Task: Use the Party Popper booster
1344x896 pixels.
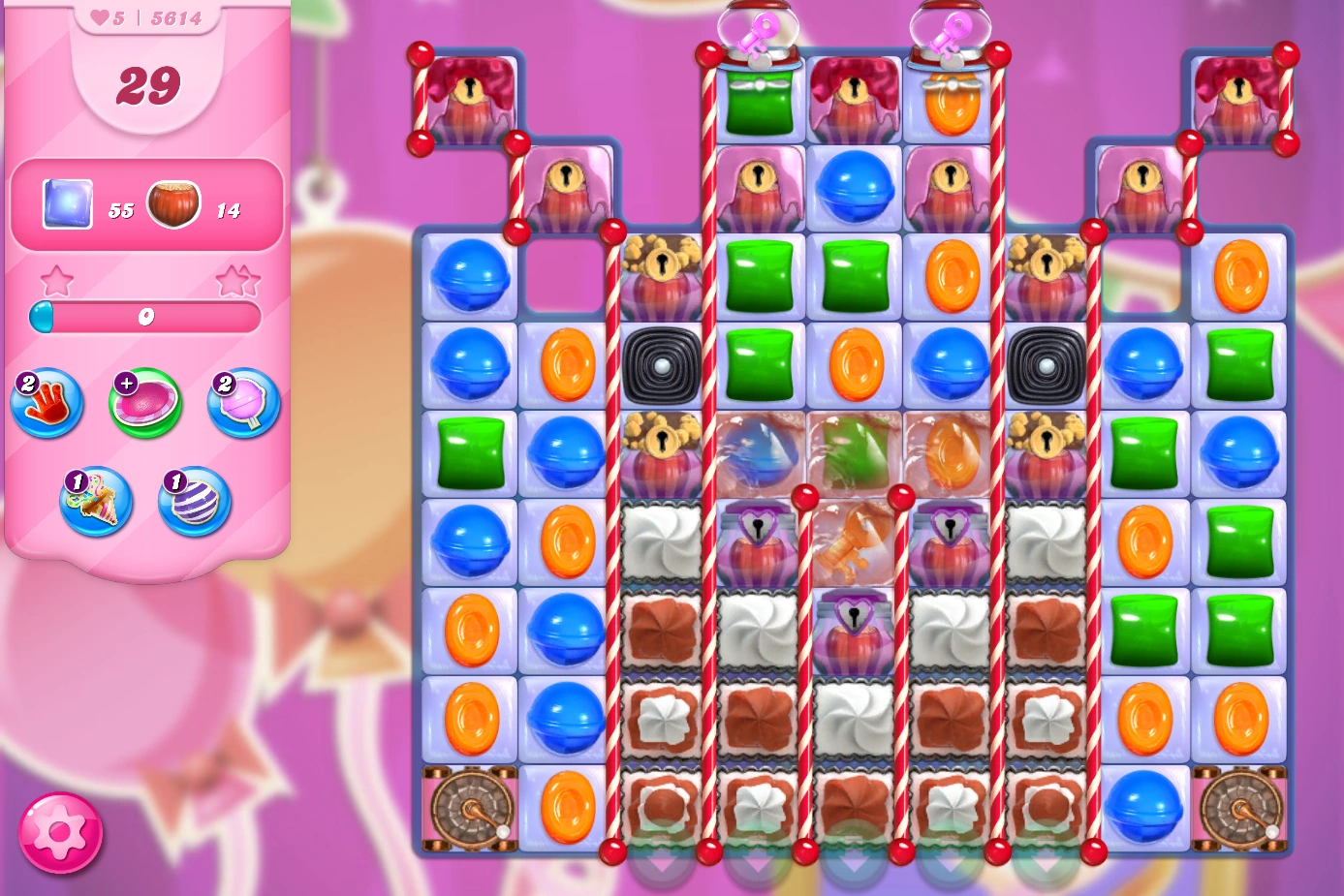Action: pyautogui.click(x=94, y=501)
